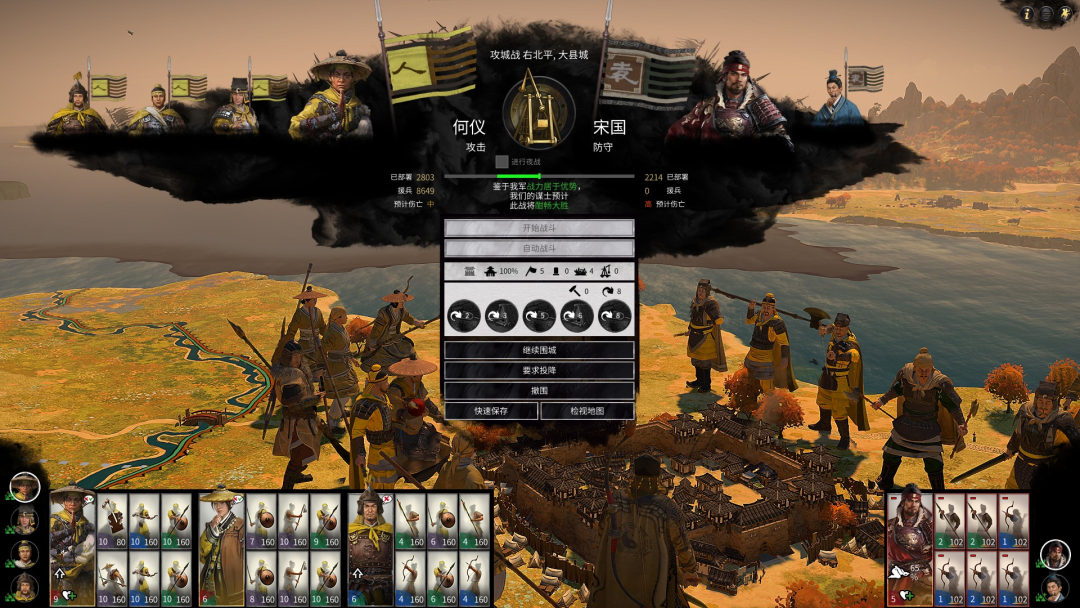Open the info icon in the top-right corner
The width and height of the screenshot is (1080, 608).
(1026, 14)
